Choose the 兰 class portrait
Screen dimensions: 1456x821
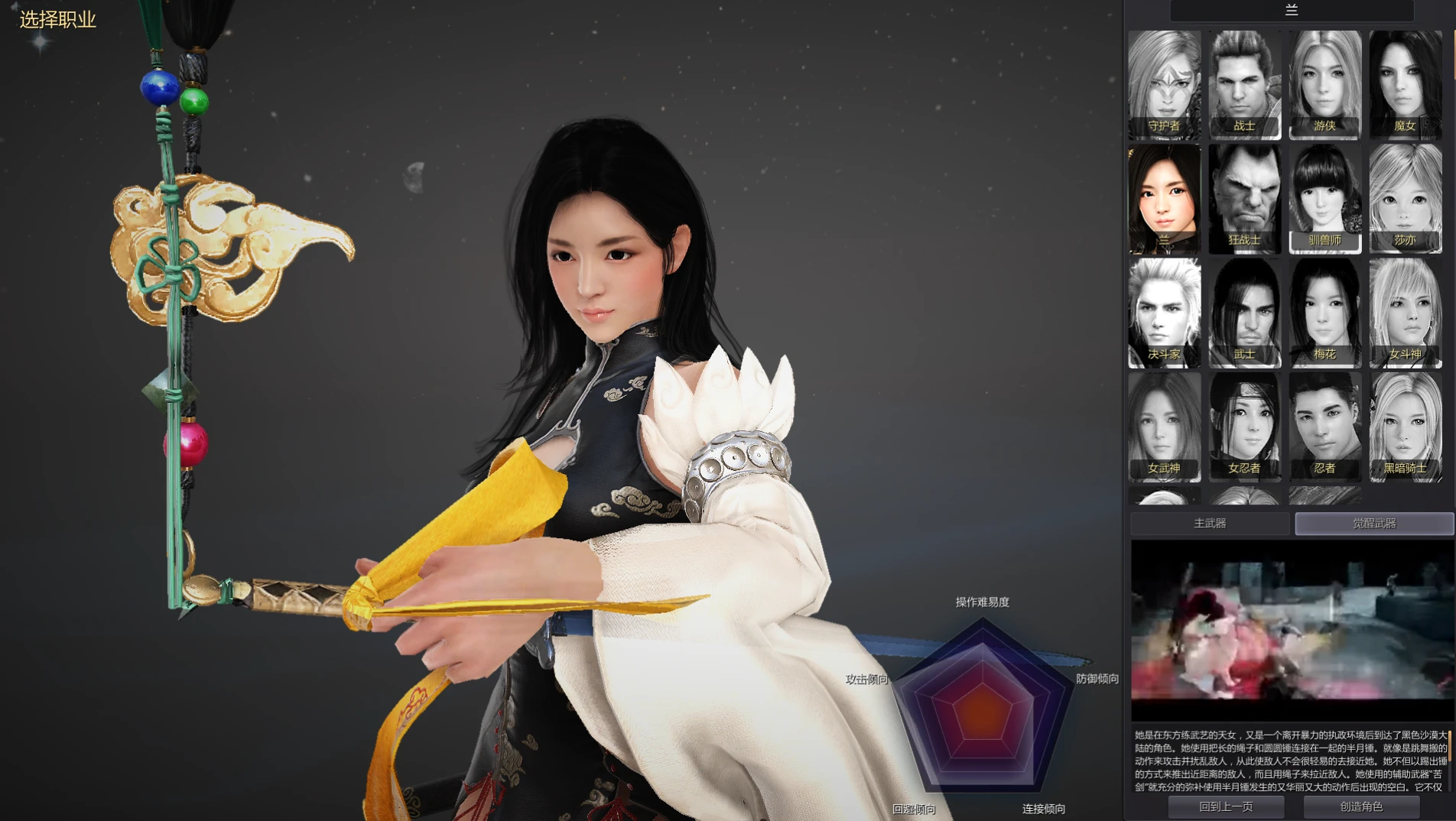(1164, 199)
